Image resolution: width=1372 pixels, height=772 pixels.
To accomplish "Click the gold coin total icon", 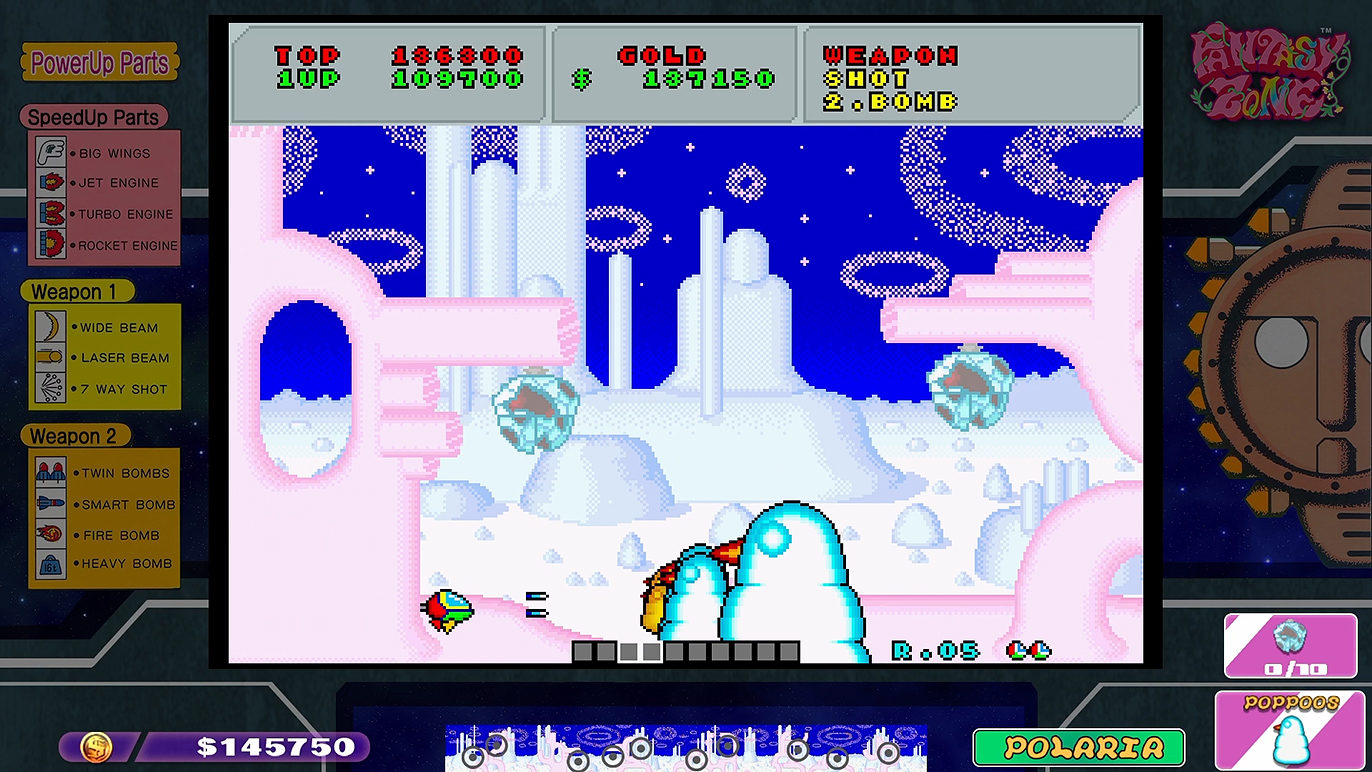I will [x=96, y=746].
